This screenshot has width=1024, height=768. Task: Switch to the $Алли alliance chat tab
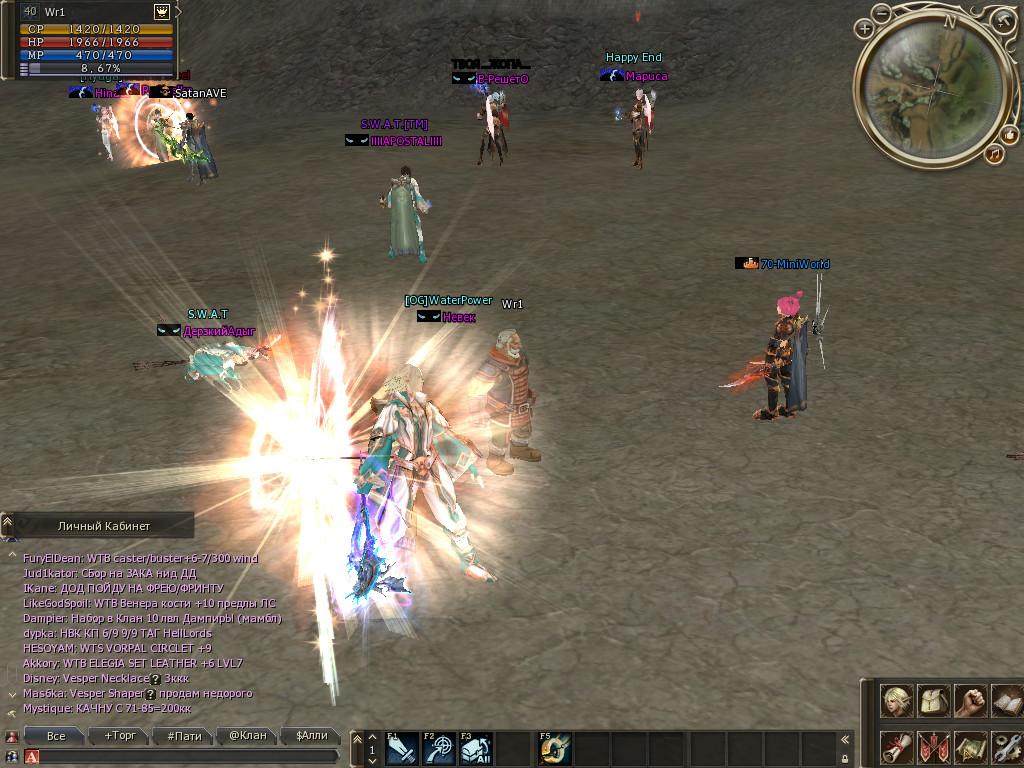pyautogui.click(x=311, y=735)
